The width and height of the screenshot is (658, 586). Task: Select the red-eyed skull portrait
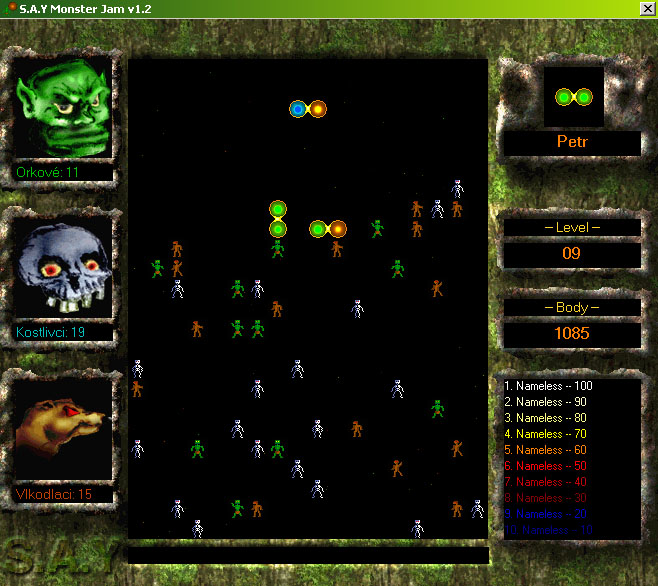62,267
